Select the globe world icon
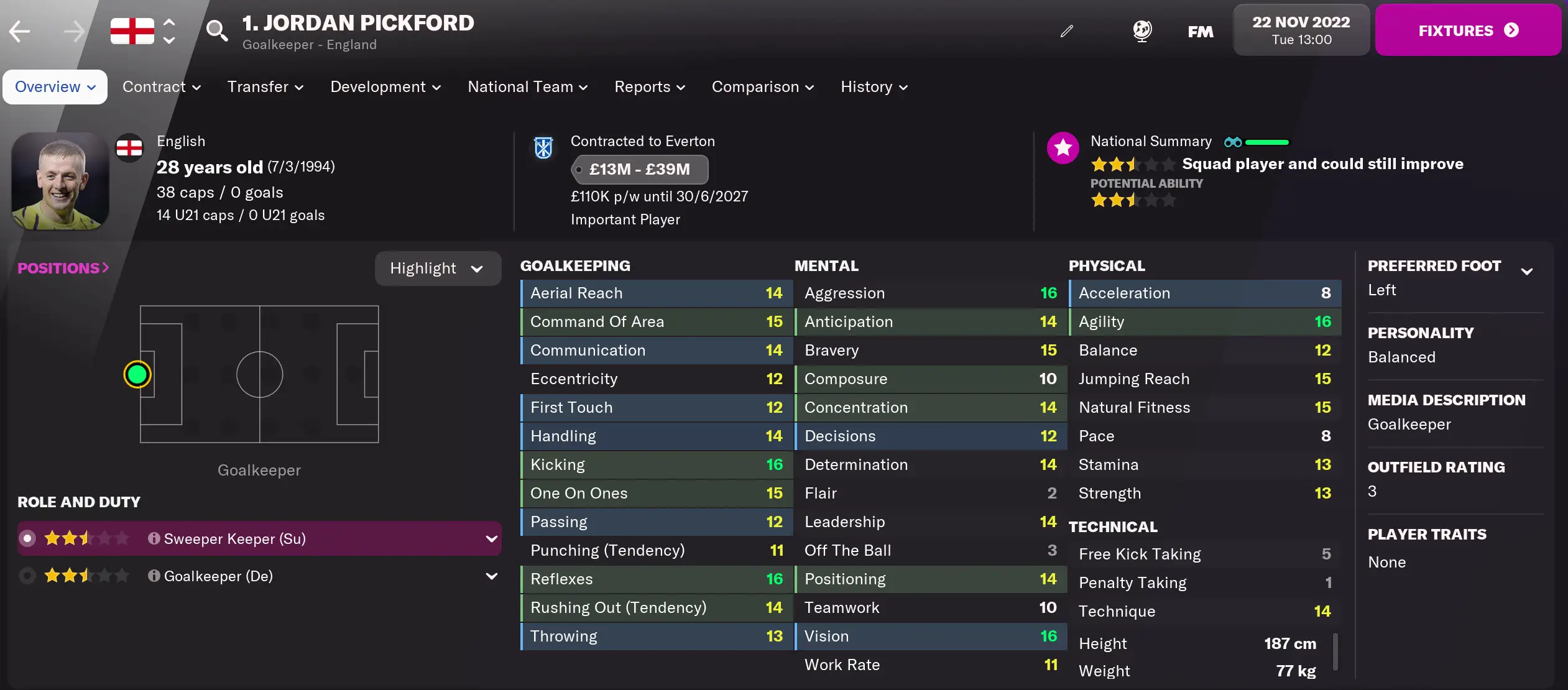 click(x=1143, y=30)
